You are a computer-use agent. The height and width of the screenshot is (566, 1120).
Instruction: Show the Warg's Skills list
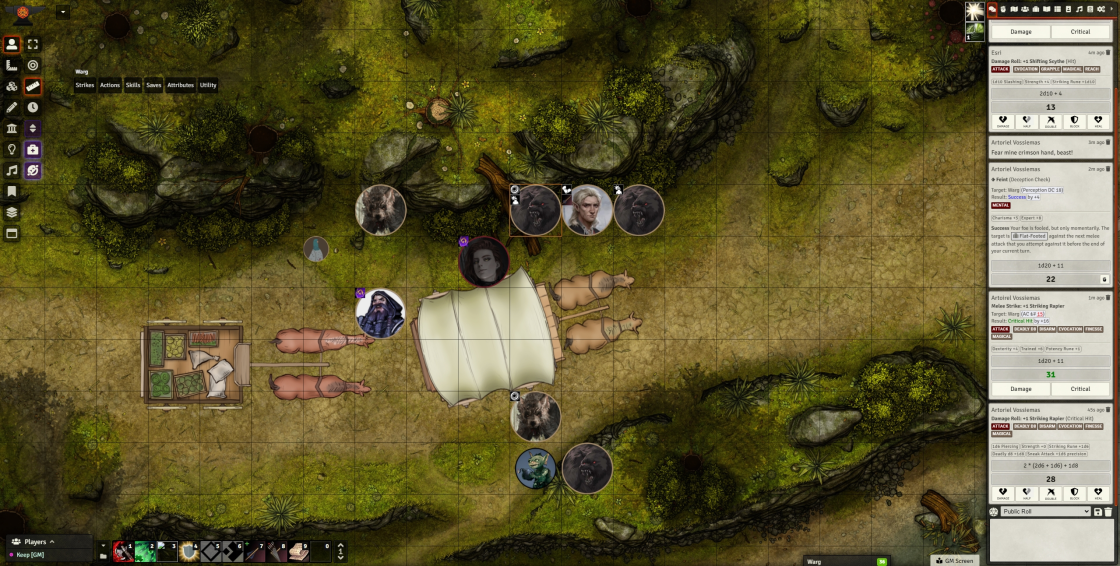133,85
